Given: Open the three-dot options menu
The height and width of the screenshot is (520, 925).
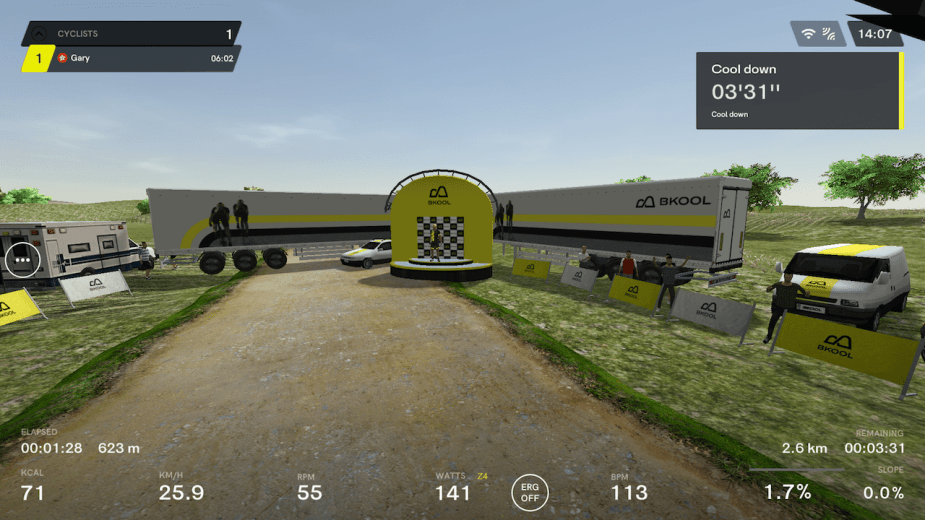Looking at the screenshot, I should pyautogui.click(x=20, y=261).
